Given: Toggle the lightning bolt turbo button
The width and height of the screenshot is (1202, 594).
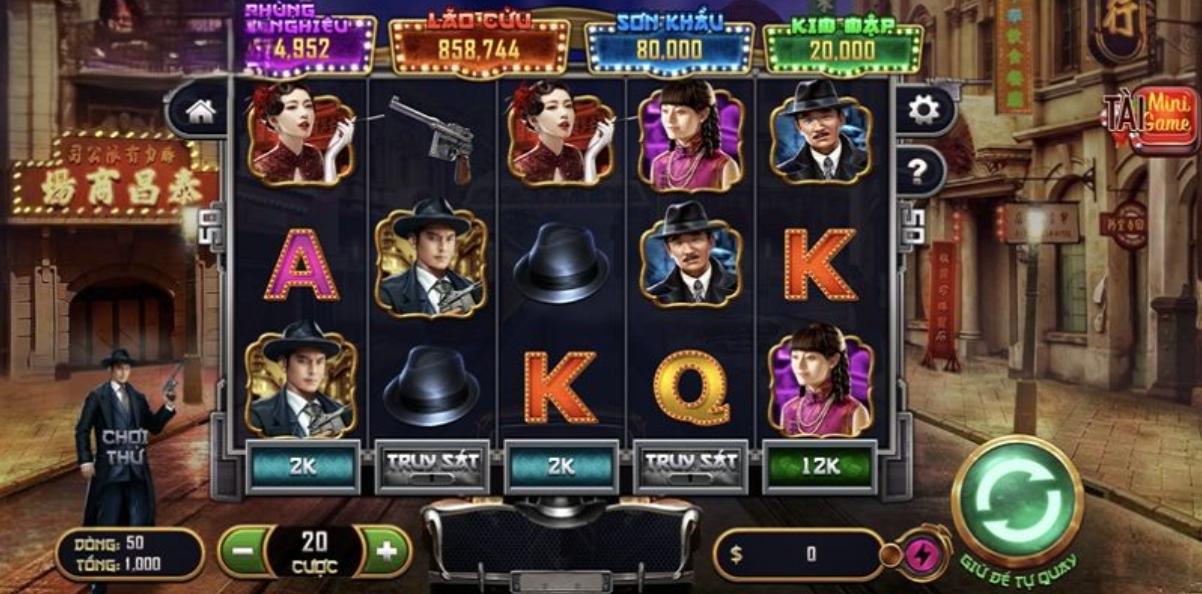Looking at the screenshot, I should (917, 554).
